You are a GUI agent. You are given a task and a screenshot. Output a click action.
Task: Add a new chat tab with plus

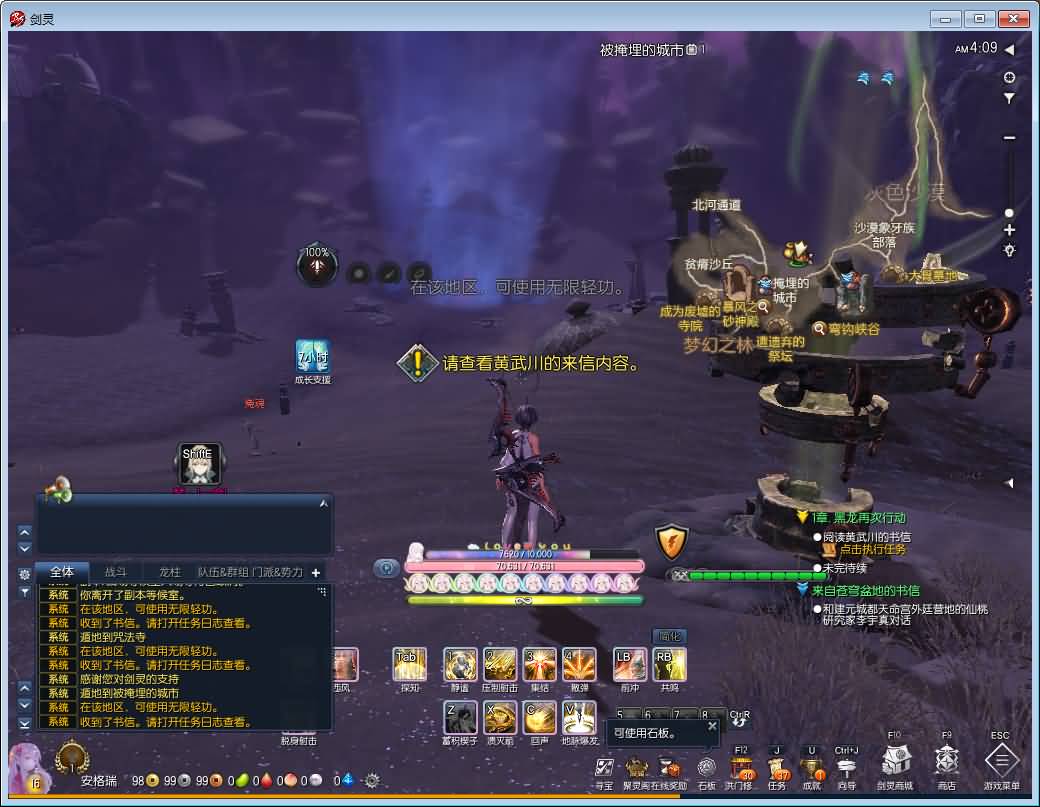click(x=316, y=573)
